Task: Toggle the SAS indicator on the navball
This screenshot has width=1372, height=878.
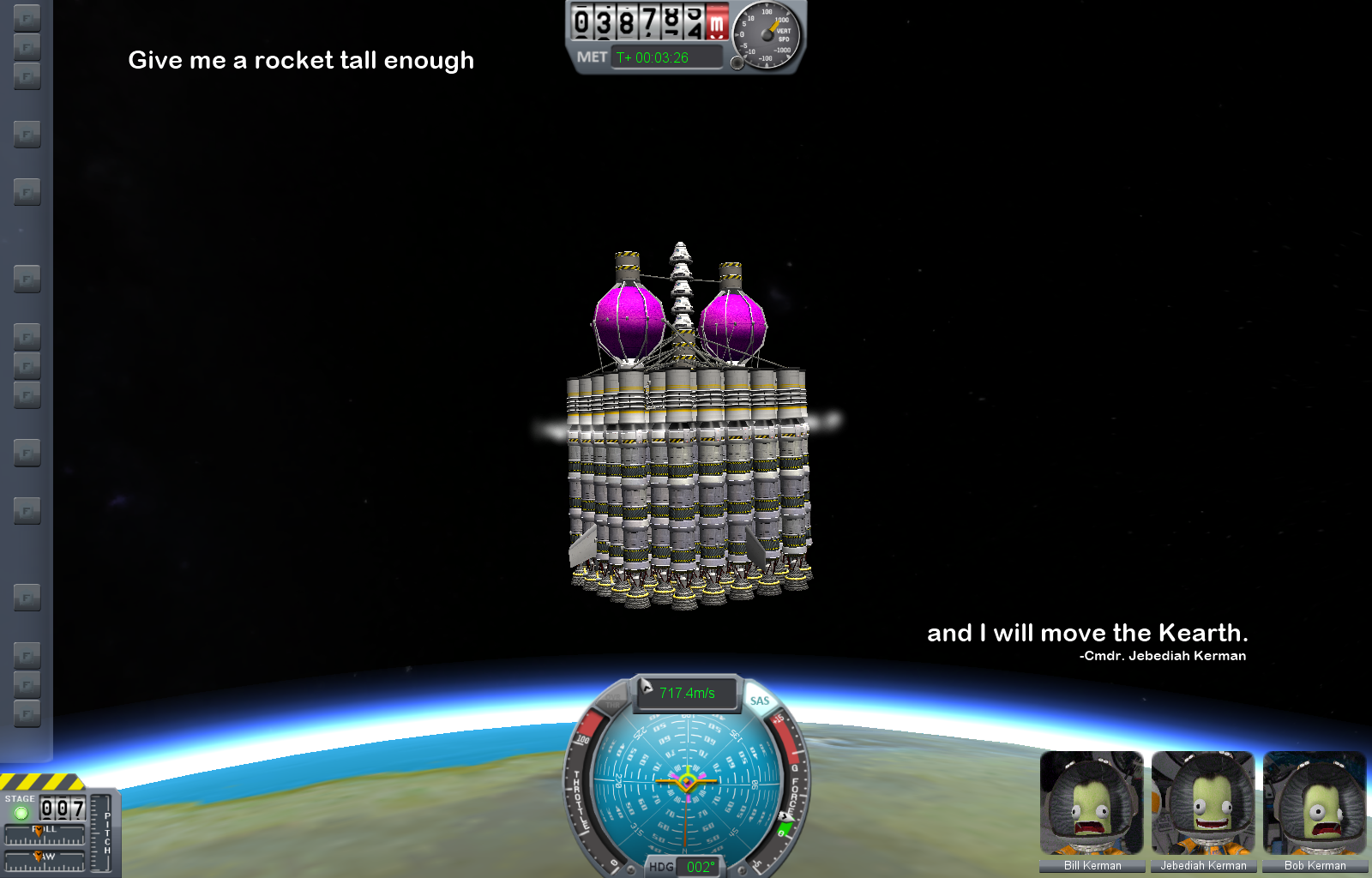Action: [759, 701]
